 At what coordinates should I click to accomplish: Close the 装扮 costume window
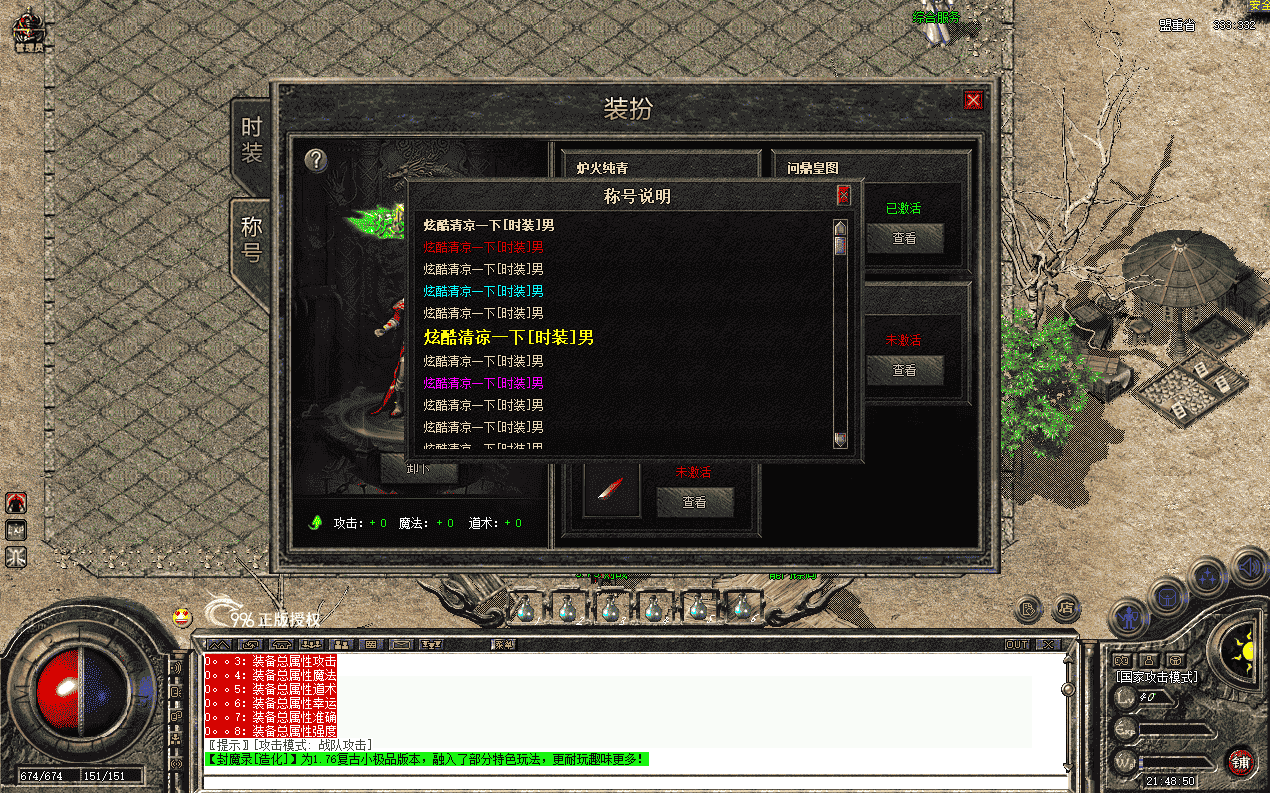tap(972, 101)
